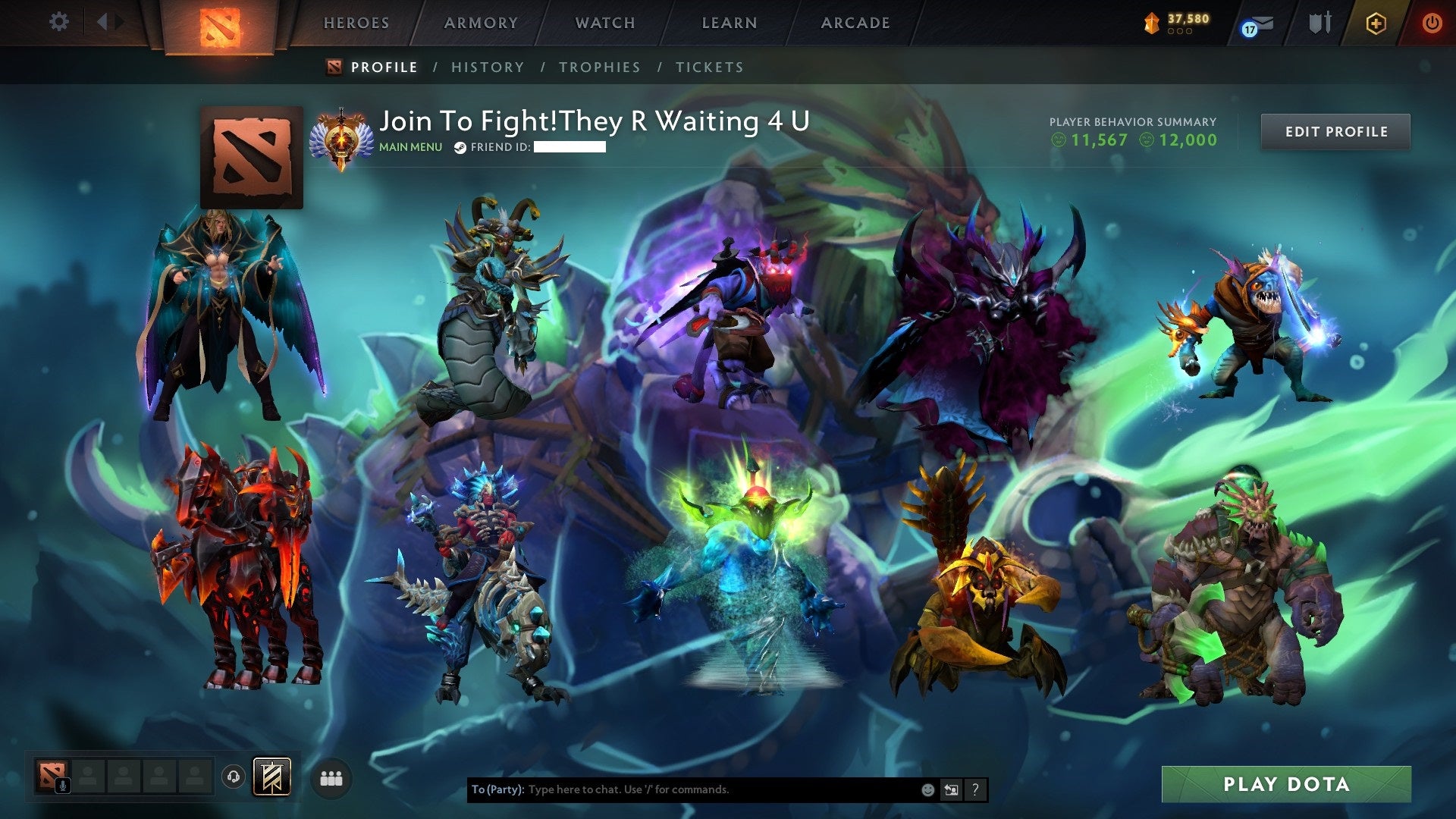Switch to the TROPHIES tab
The height and width of the screenshot is (819, 1456).
[600, 67]
